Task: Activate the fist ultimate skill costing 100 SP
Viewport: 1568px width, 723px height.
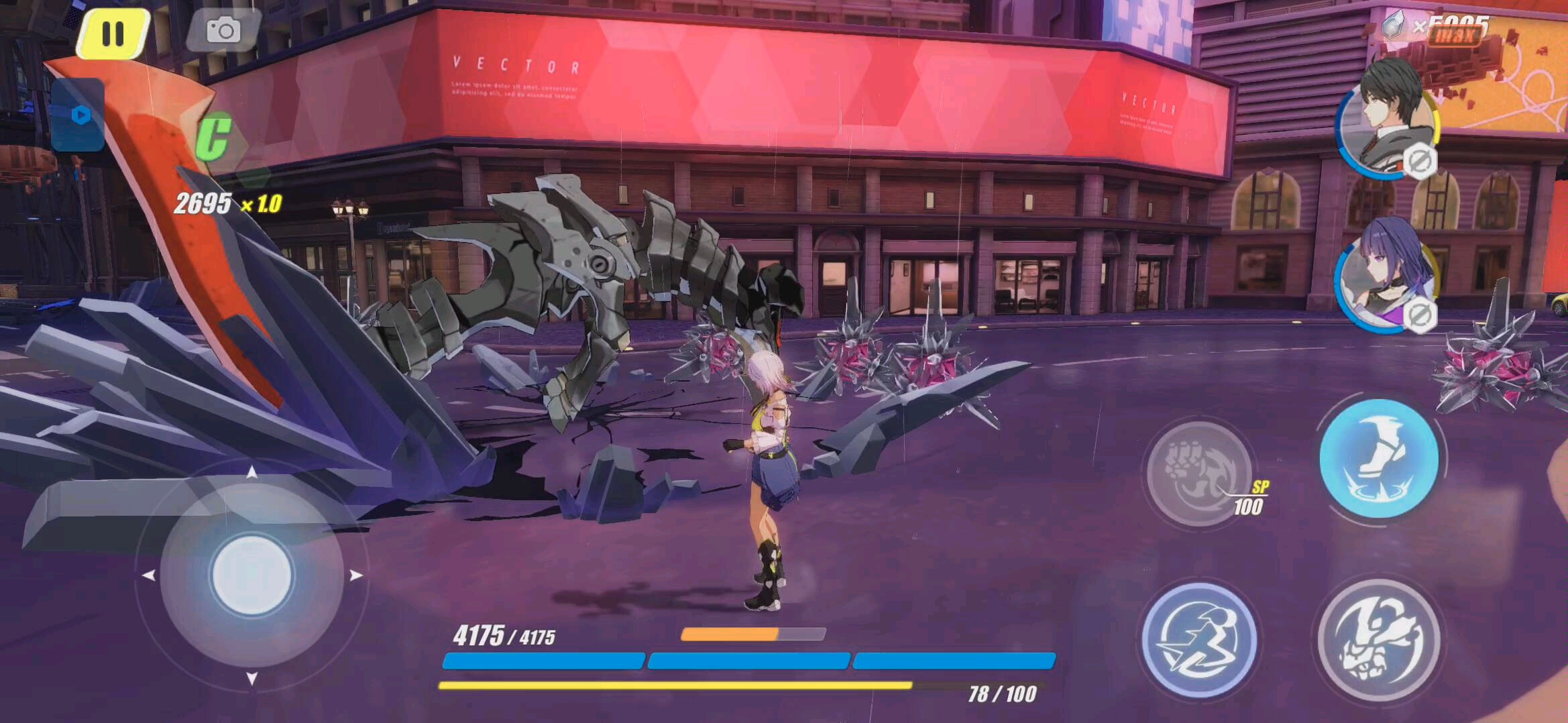Action: (x=1198, y=471)
